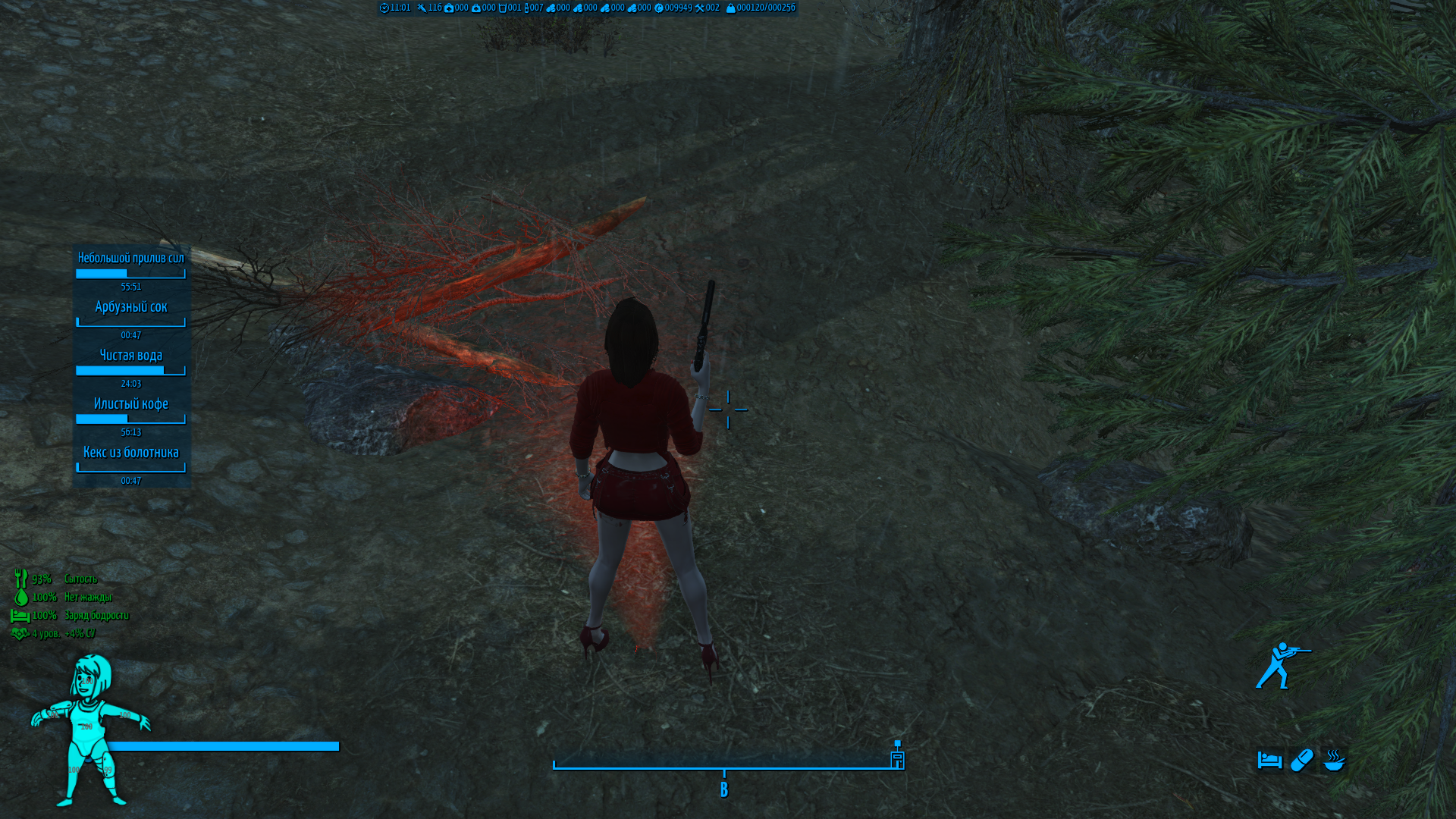Click the carry weight icon
This screenshot has height=819, width=1456.
730,8
